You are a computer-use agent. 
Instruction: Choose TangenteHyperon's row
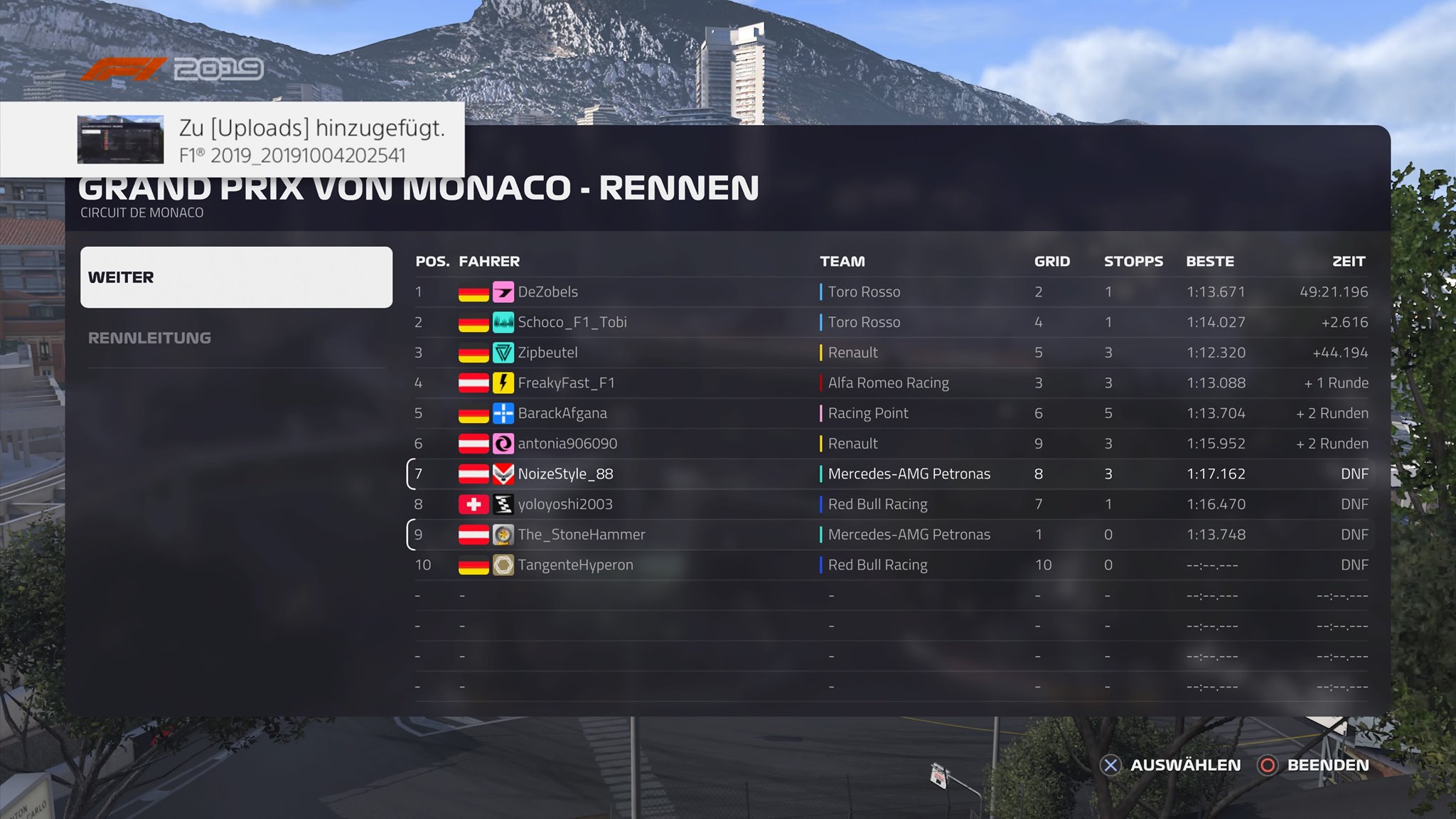coord(574,565)
